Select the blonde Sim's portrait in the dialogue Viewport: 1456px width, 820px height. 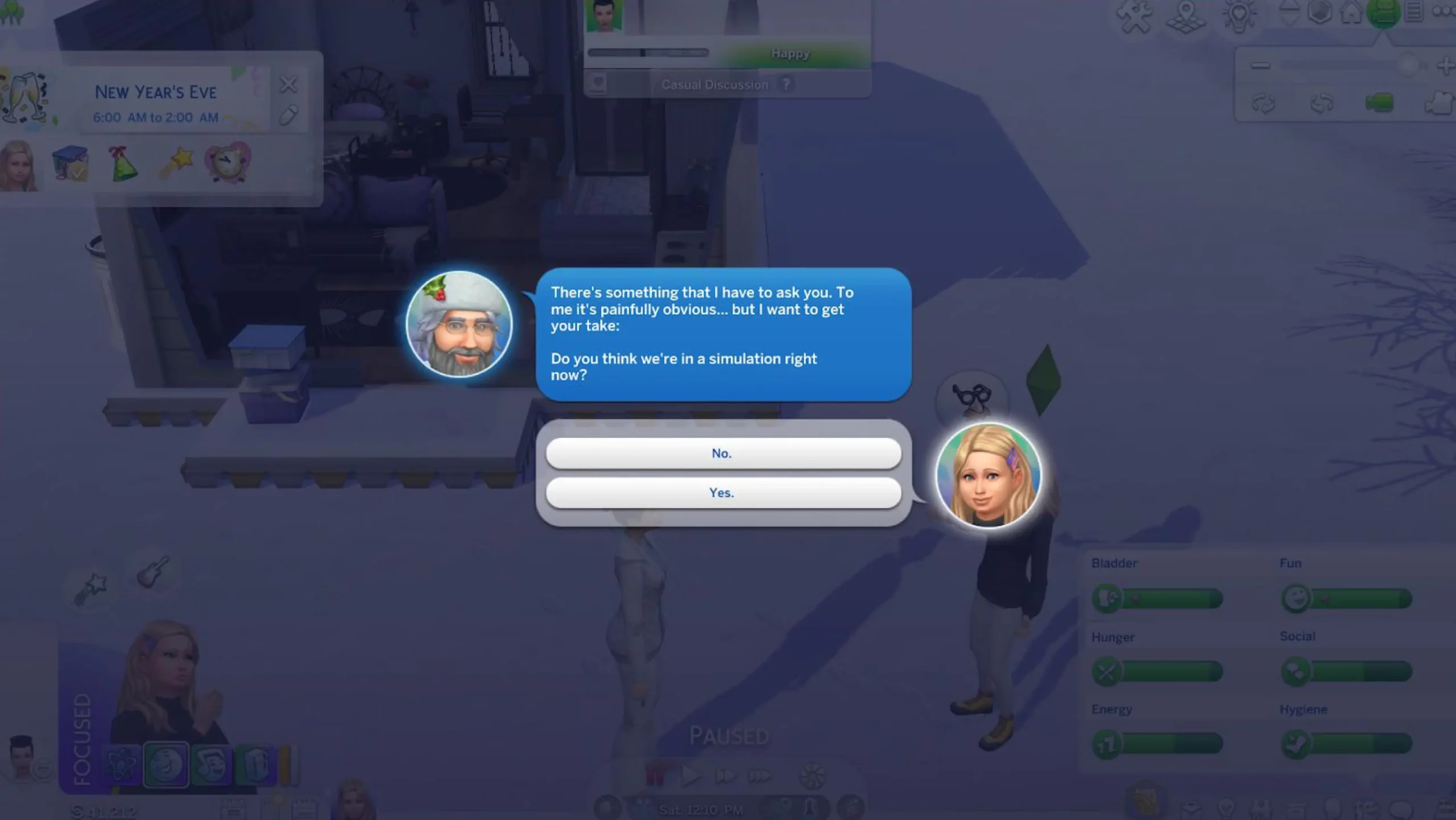(x=988, y=475)
